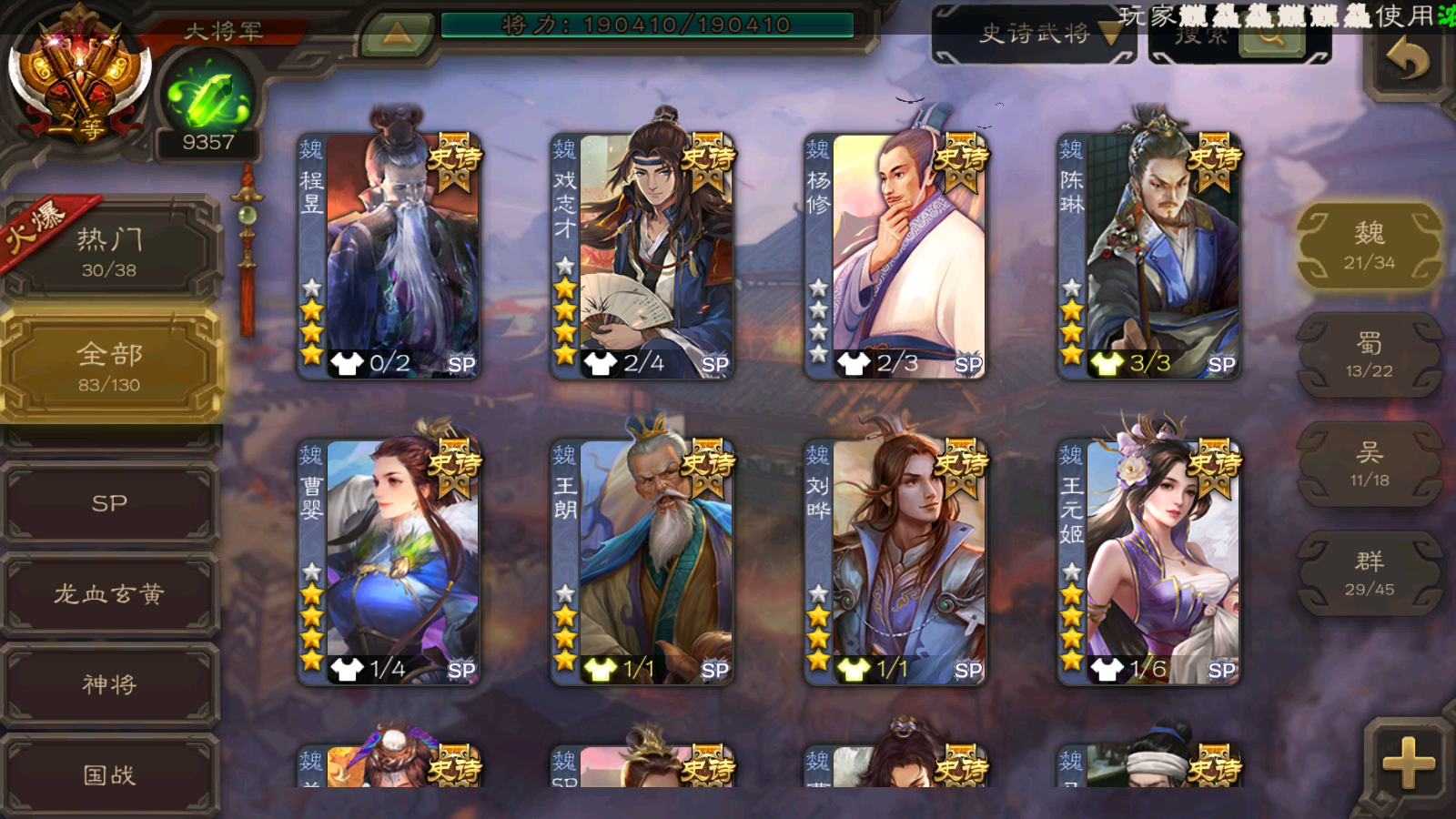Filter generals by 群 faction
The height and width of the screenshot is (819, 1456).
point(1369,573)
